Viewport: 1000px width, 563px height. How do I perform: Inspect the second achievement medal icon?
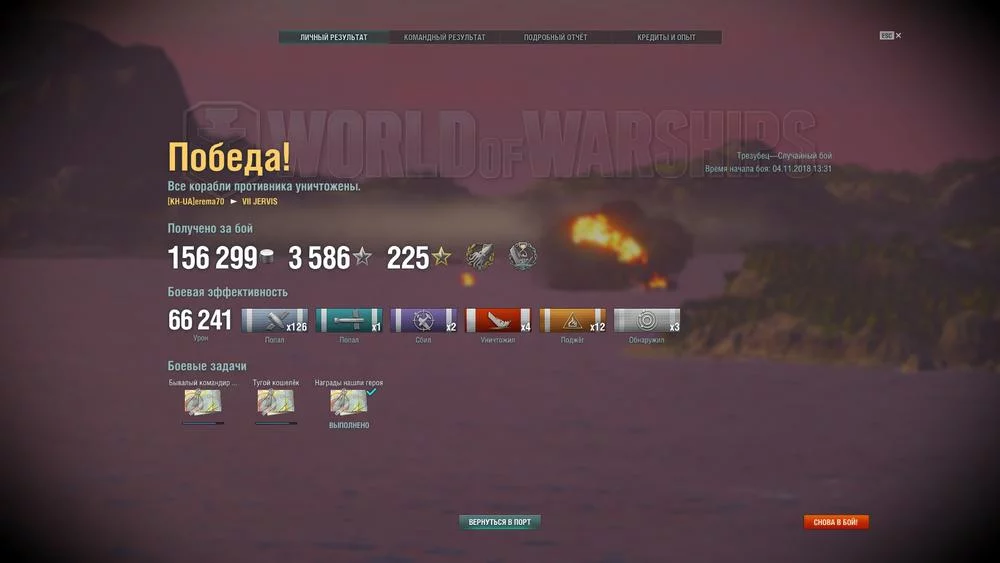pos(523,256)
